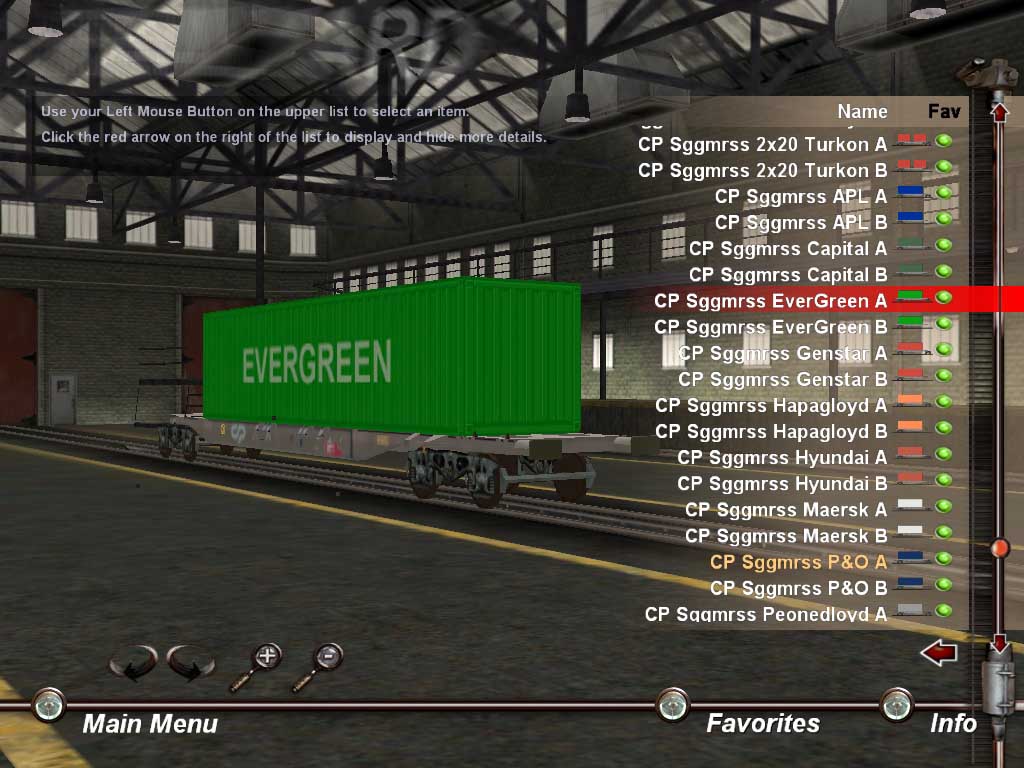Pick CP Sggmrss Genstar A wagon
The height and width of the screenshot is (768, 1024).
782,353
